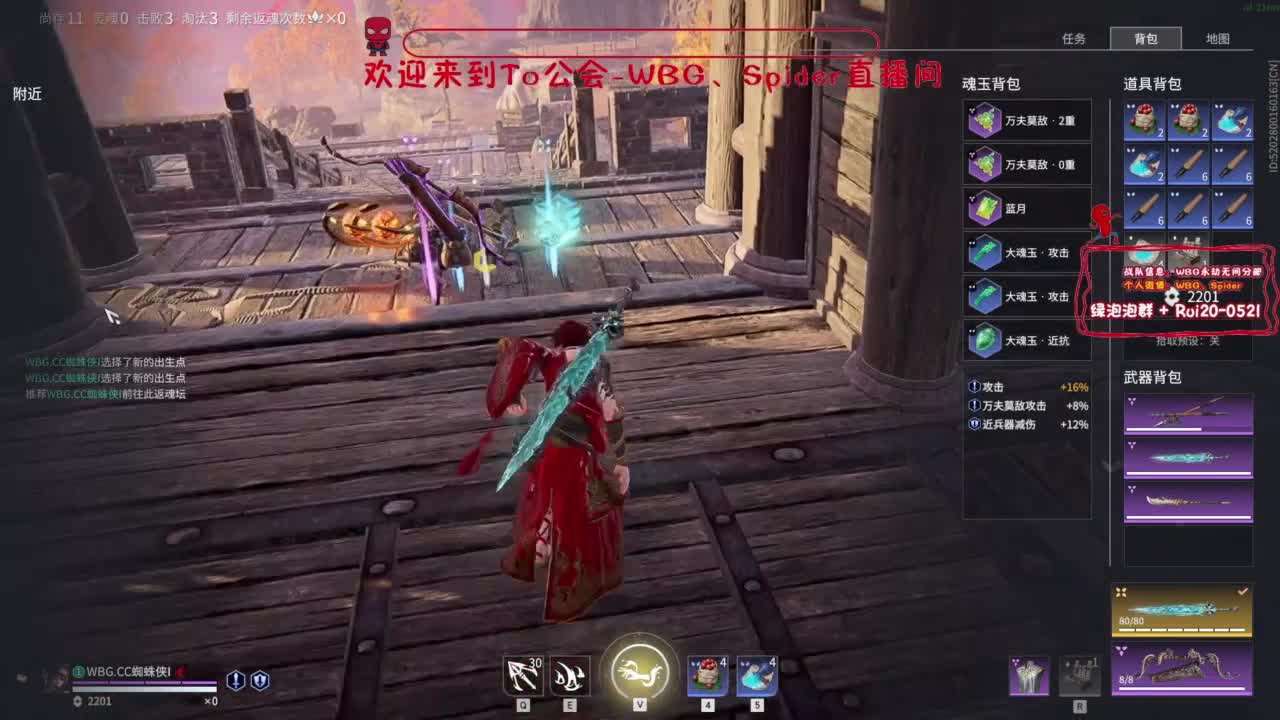Select the repeating crossbow on Q slot

(x=522, y=674)
